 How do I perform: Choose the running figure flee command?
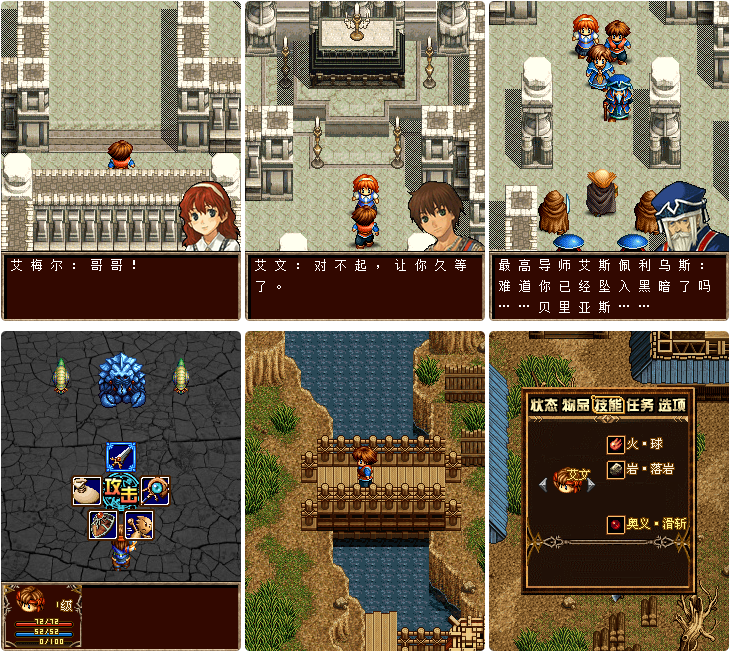tap(139, 524)
